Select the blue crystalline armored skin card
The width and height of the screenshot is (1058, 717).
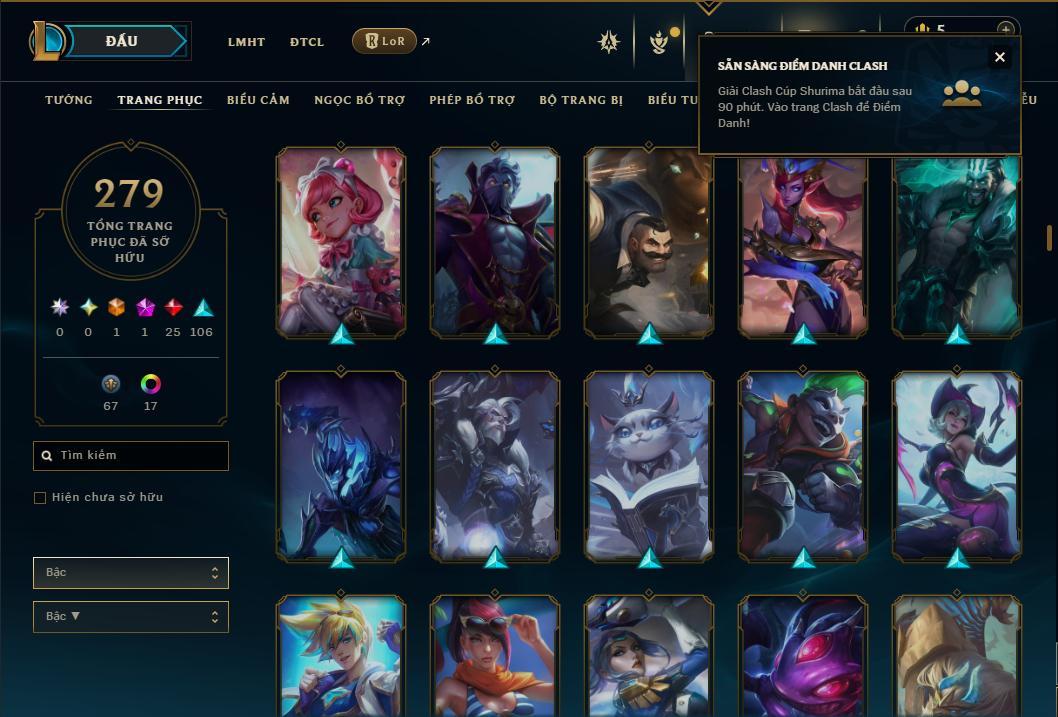point(341,465)
